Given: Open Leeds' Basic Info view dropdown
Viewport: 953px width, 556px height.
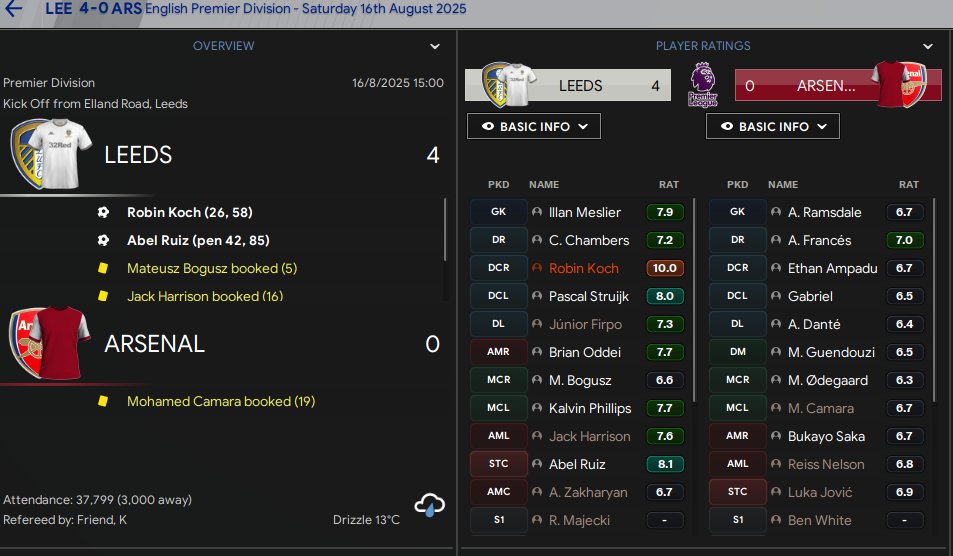Looking at the screenshot, I should (534, 127).
